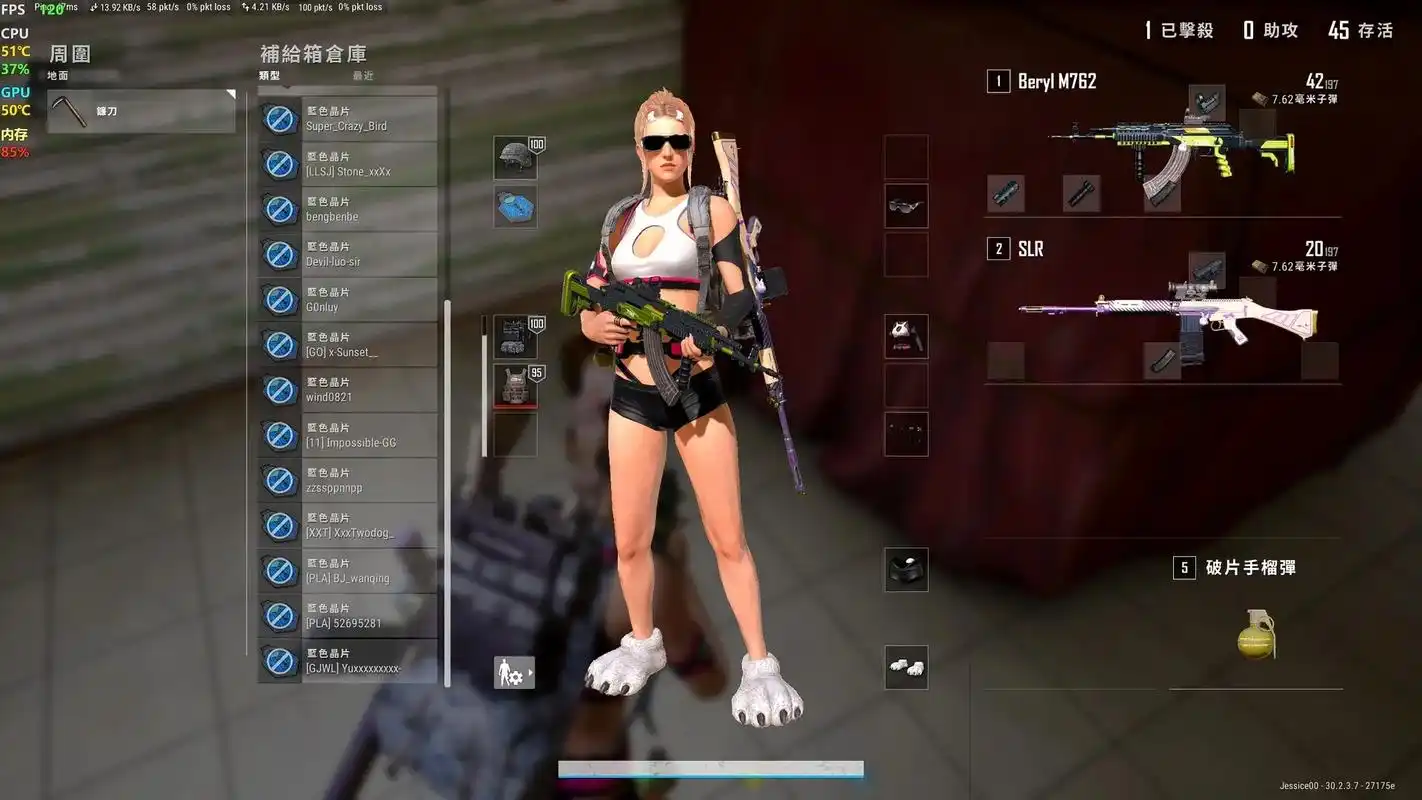1422x800 pixels.
Task: Click the cat mask equipment slot
Action: point(906,335)
